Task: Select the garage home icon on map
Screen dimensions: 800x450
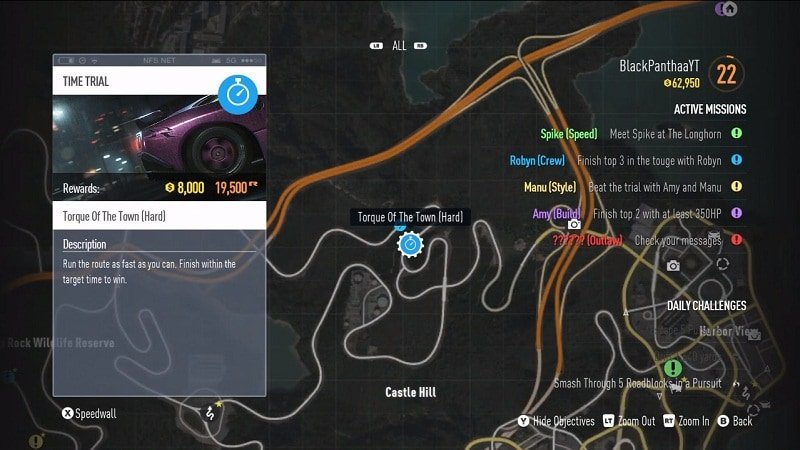Action: tap(729, 9)
